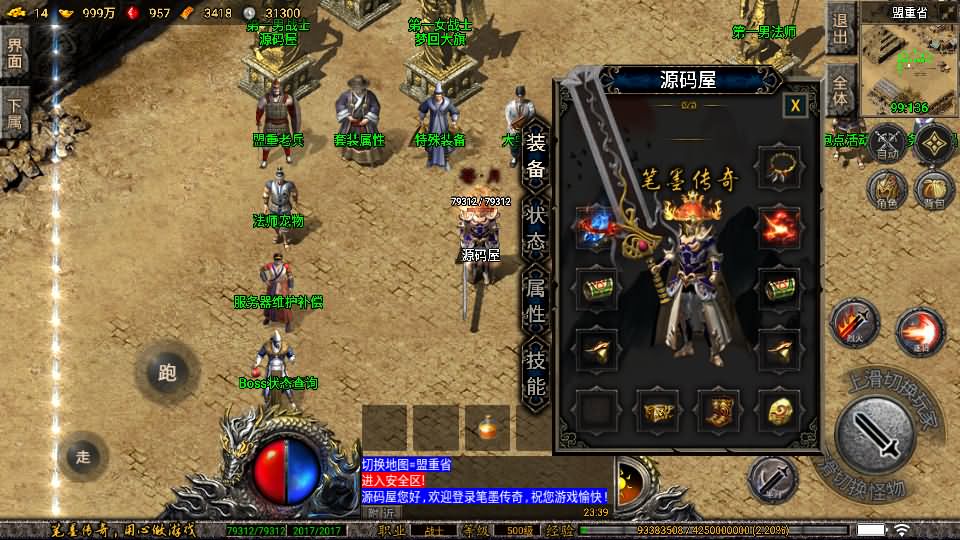Select the round golden charm slot
The image size is (960, 540).
tap(779, 409)
